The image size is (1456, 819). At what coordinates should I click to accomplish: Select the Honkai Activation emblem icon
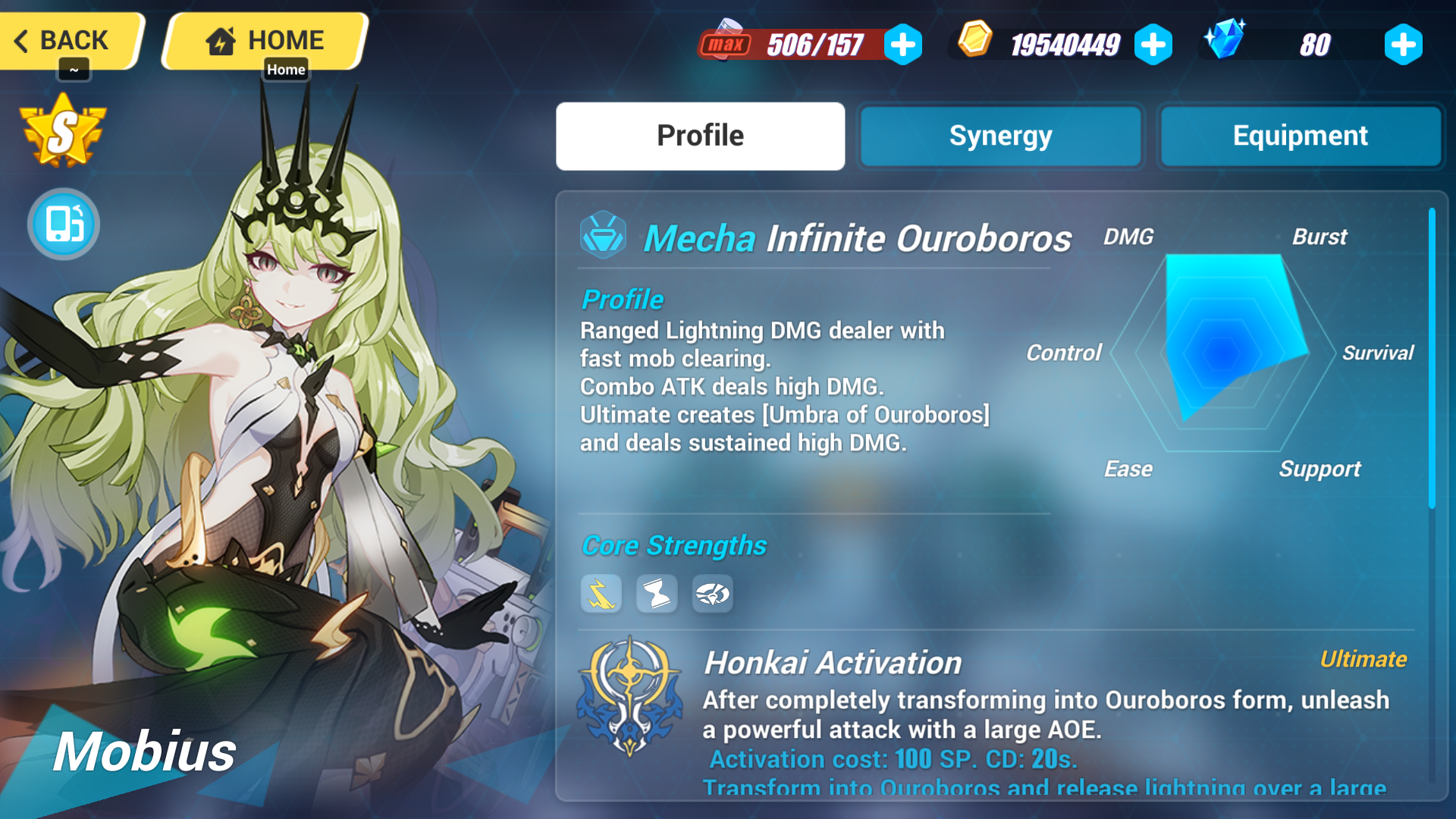[x=631, y=694]
